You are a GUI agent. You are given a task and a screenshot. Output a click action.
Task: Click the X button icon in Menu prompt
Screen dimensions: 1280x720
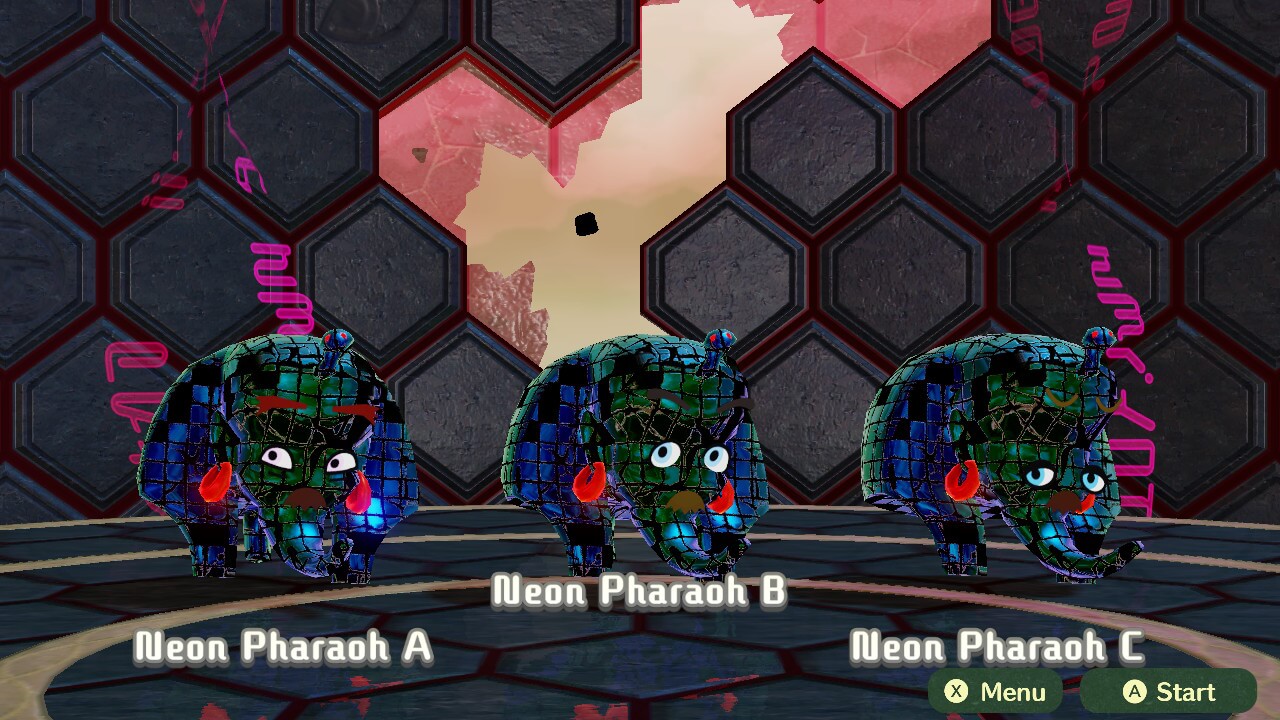tap(958, 691)
